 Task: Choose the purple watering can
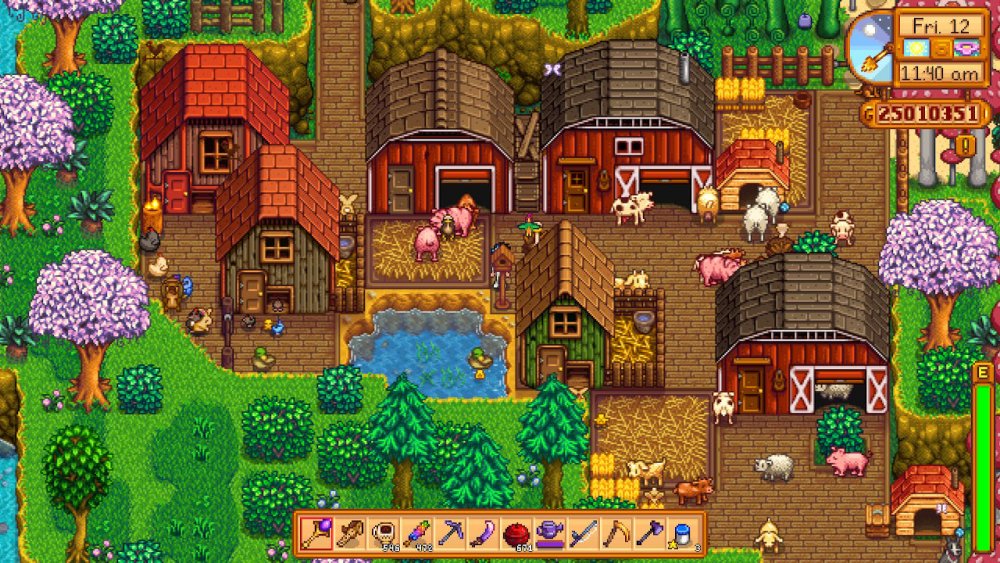point(549,534)
